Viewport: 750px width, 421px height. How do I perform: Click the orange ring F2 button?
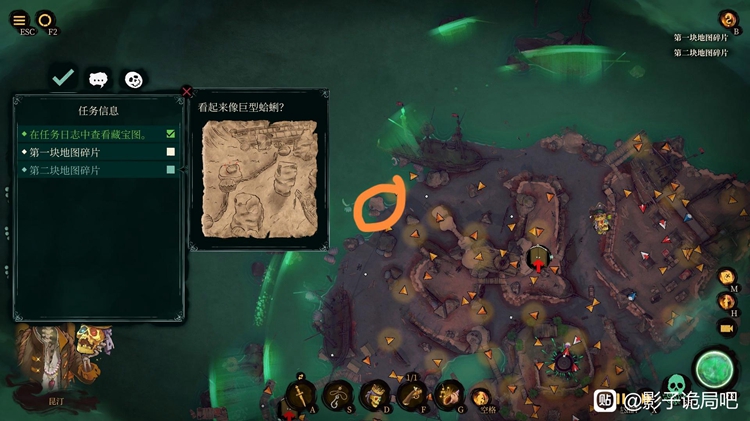pyautogui.click(x=46, y=19)
